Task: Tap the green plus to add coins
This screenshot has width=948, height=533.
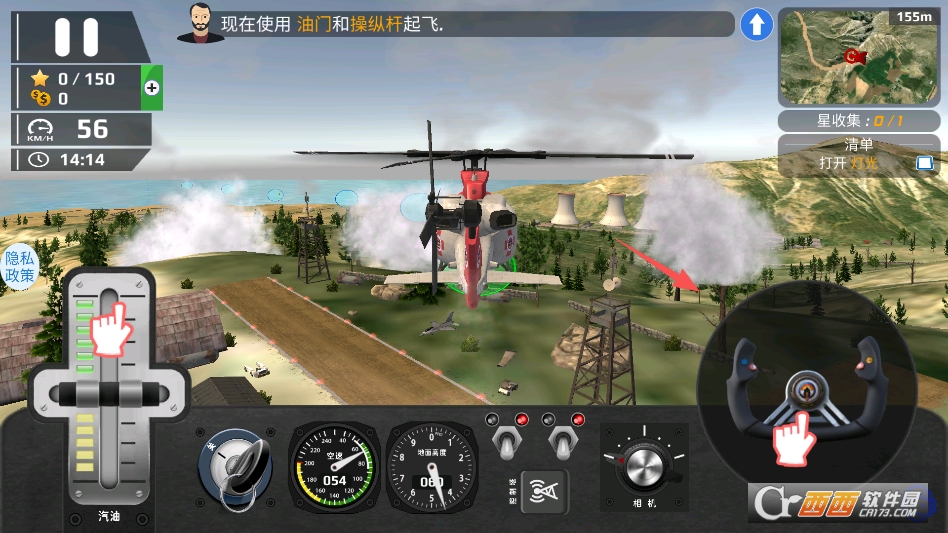Action: tap(152, 88)
